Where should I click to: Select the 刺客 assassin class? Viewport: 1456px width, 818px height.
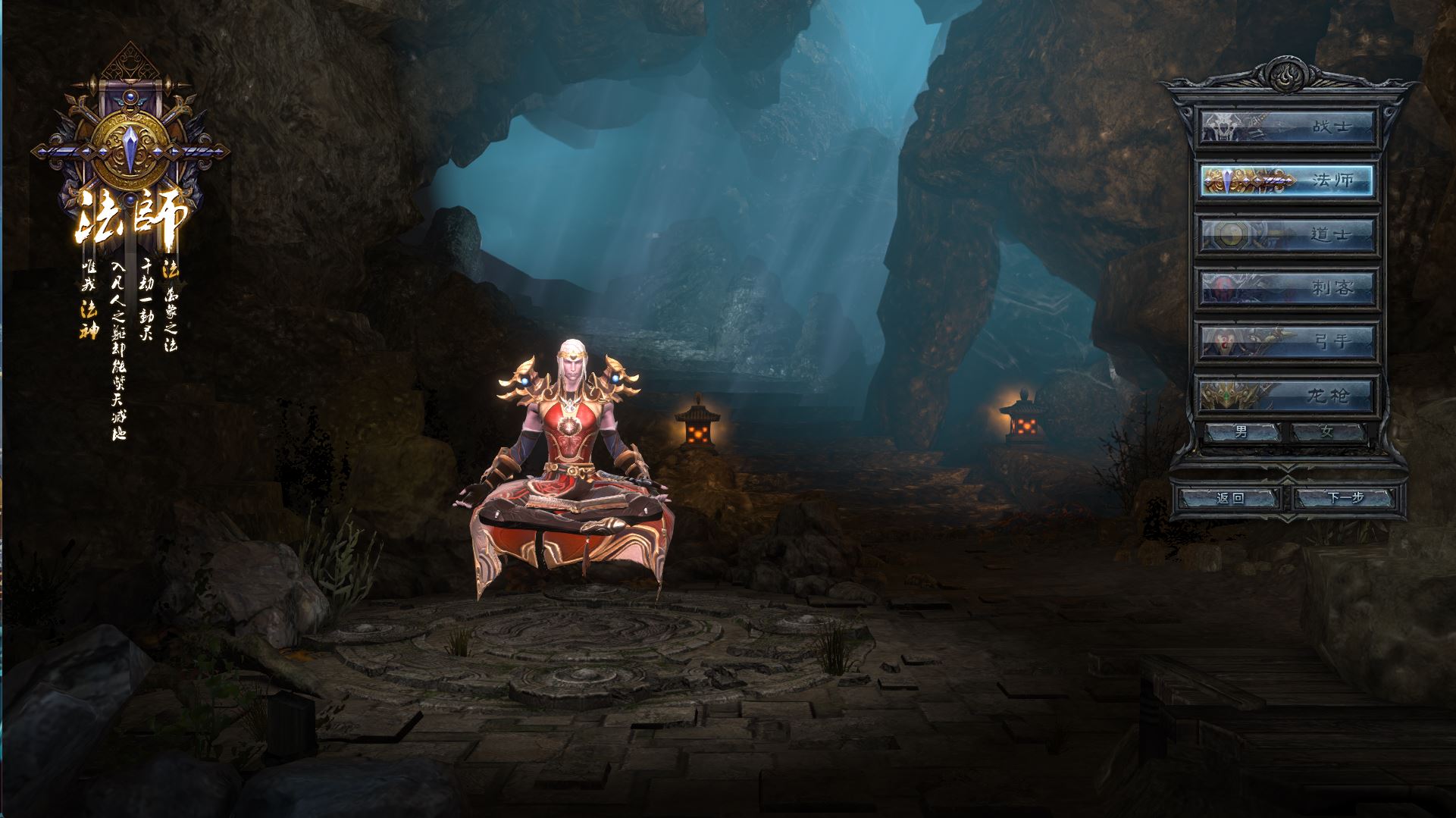pos(1286,287)
